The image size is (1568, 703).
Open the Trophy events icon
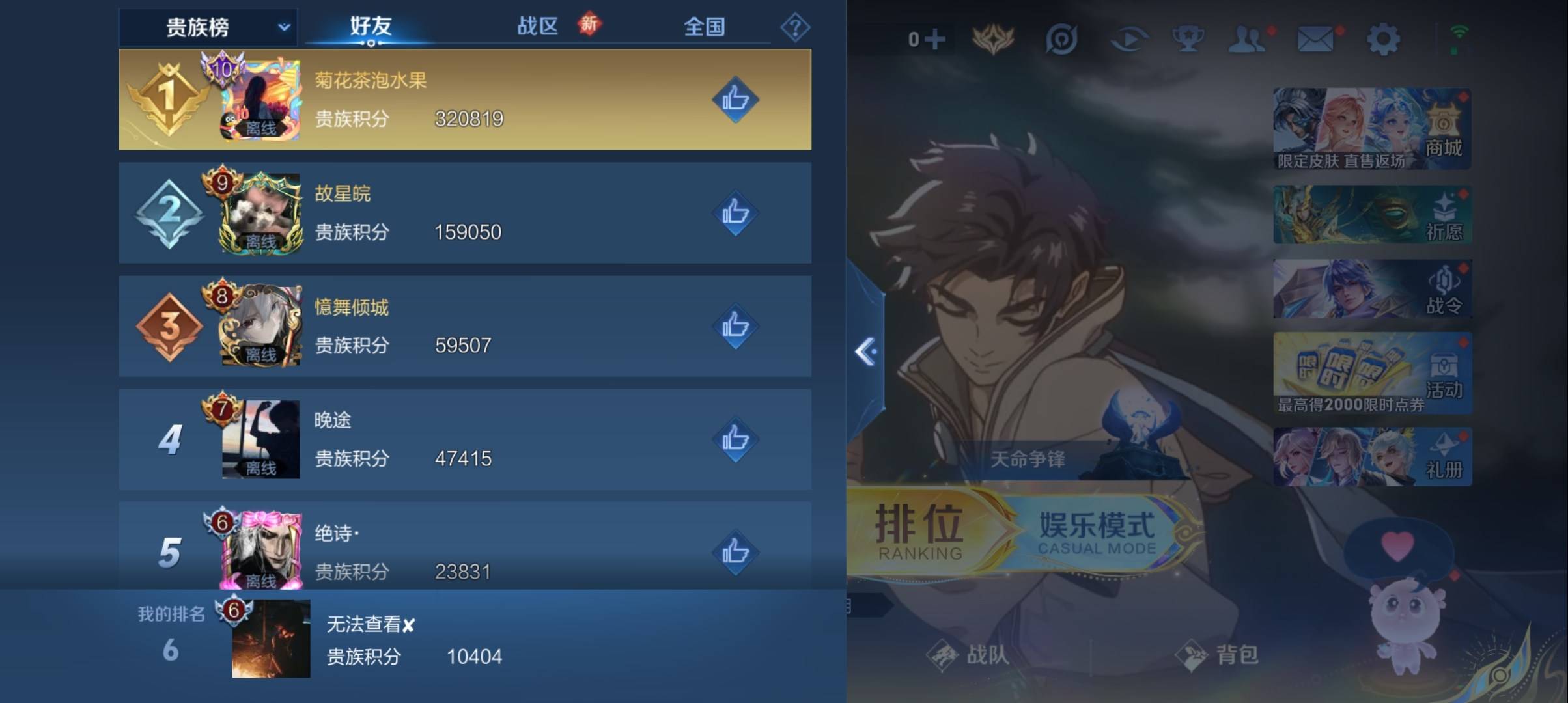(x=1188, y=39)
